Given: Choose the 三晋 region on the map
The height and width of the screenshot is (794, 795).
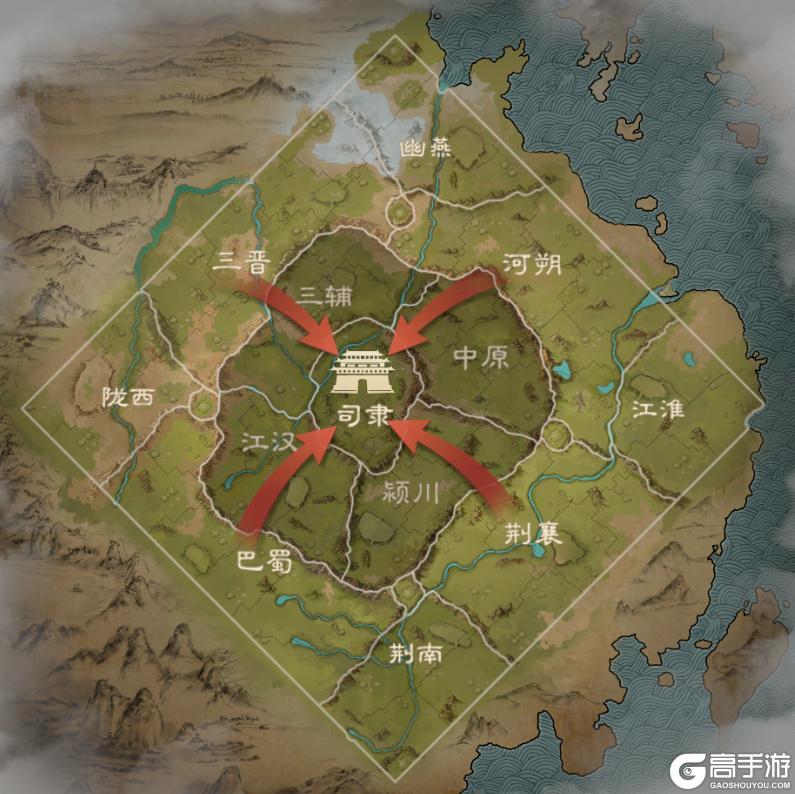Looking at the screenshot, I should [x=242, y=264].
